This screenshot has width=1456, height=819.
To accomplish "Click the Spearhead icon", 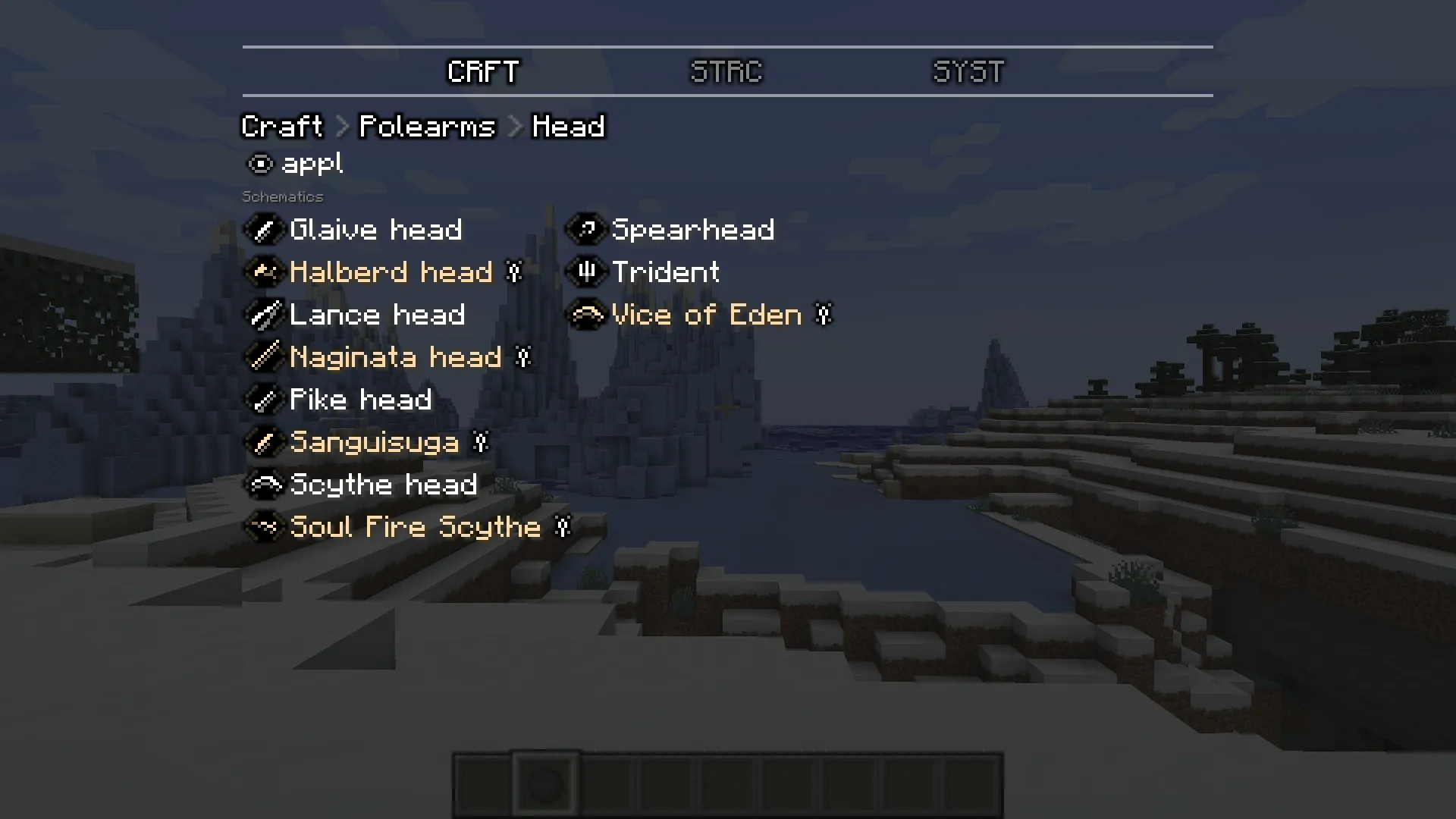I will (x=585, y=230).
